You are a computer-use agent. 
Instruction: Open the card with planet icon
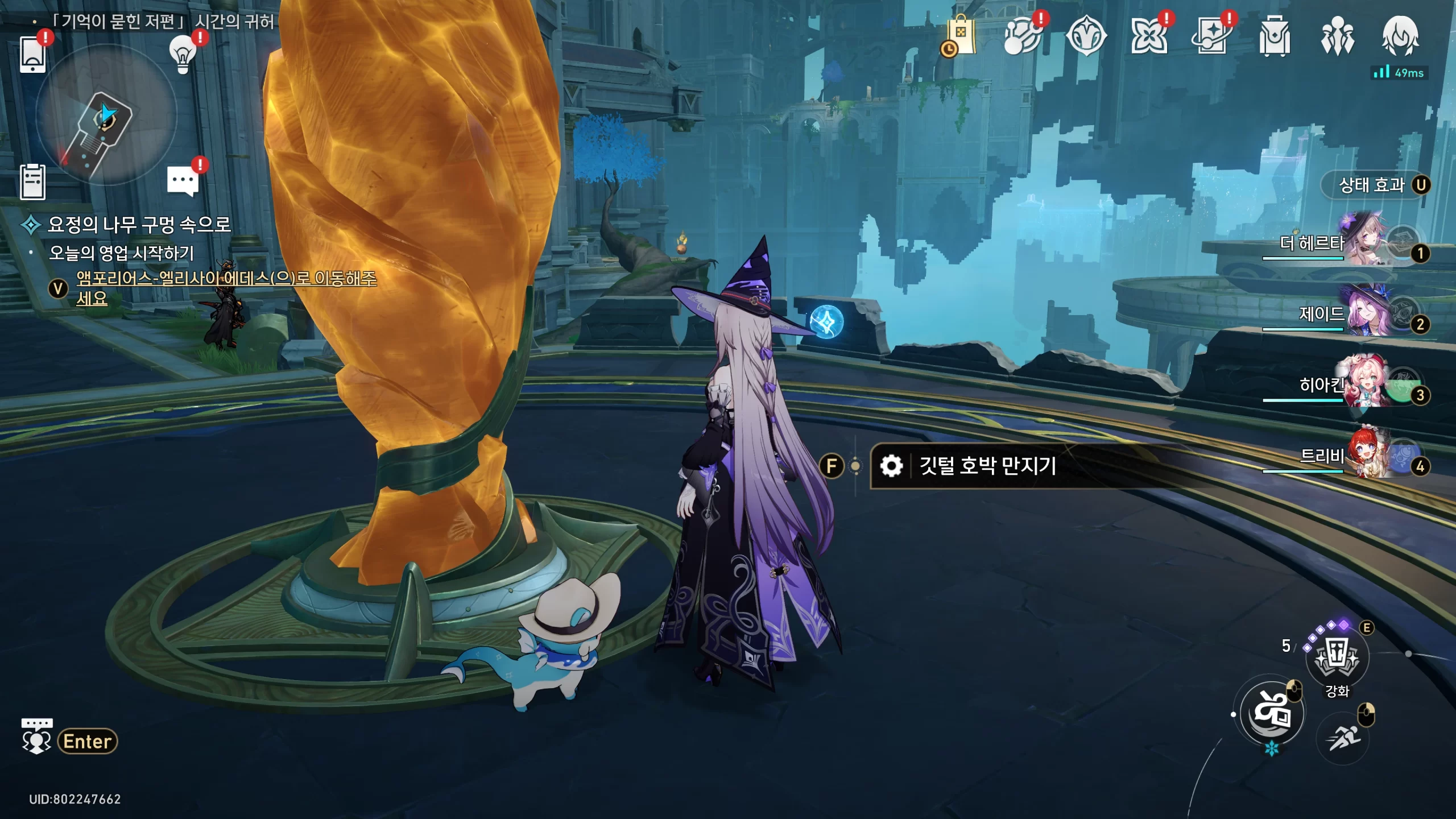(x=1211, y=36)
